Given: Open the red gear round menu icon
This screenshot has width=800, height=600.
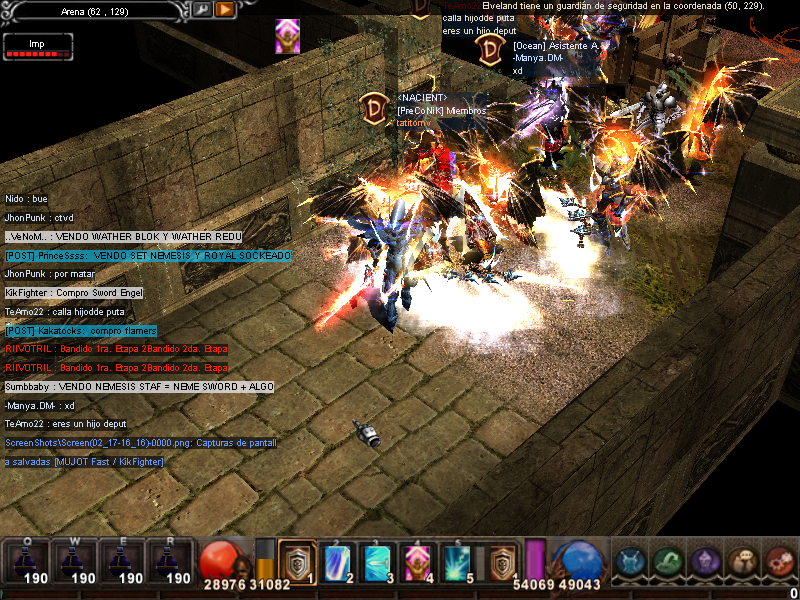Looking at the screenshot, I should pyautogui.click(x=779, y=562).
